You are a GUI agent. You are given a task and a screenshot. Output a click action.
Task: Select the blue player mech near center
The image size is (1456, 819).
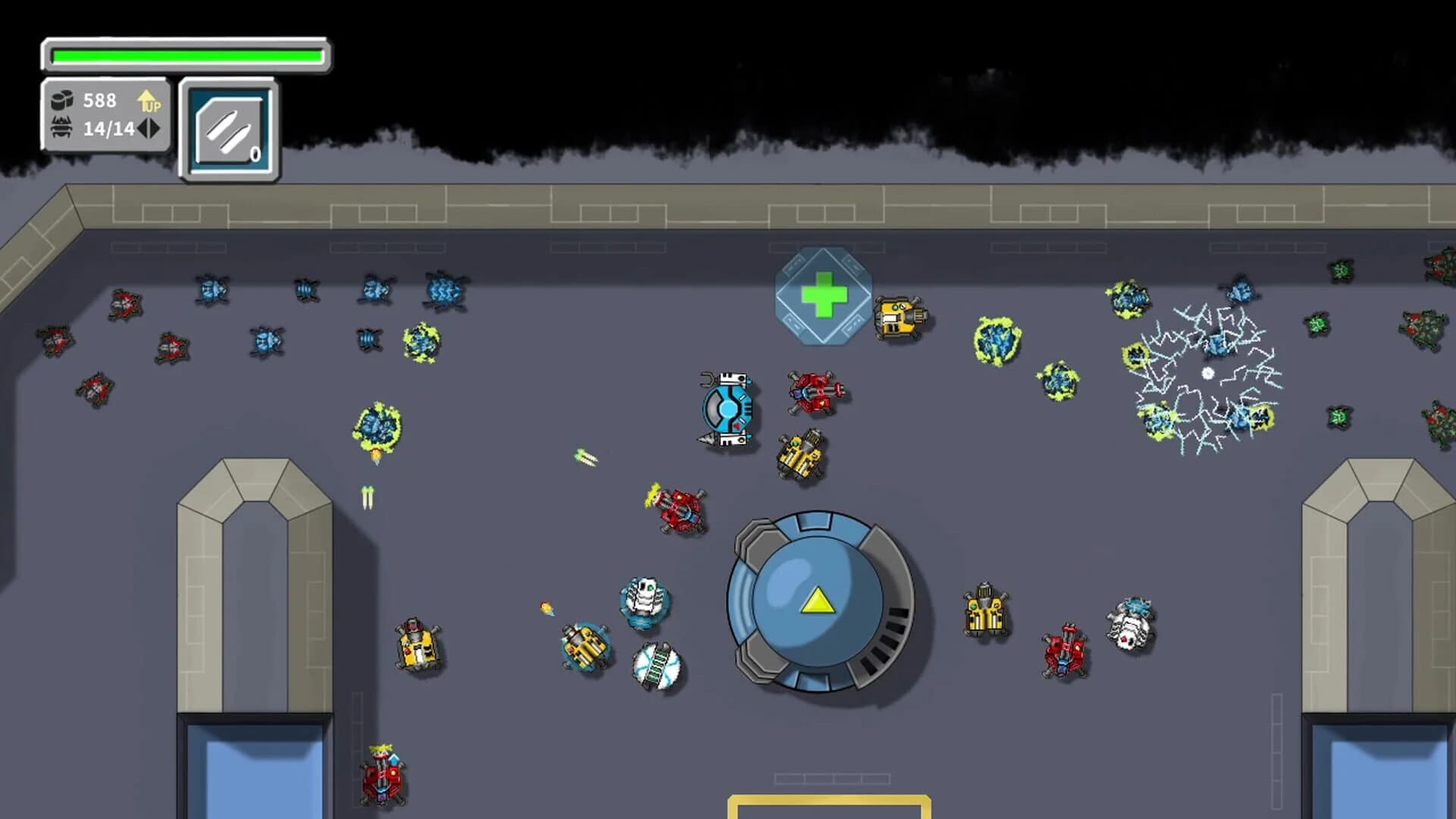pos(726,409)
